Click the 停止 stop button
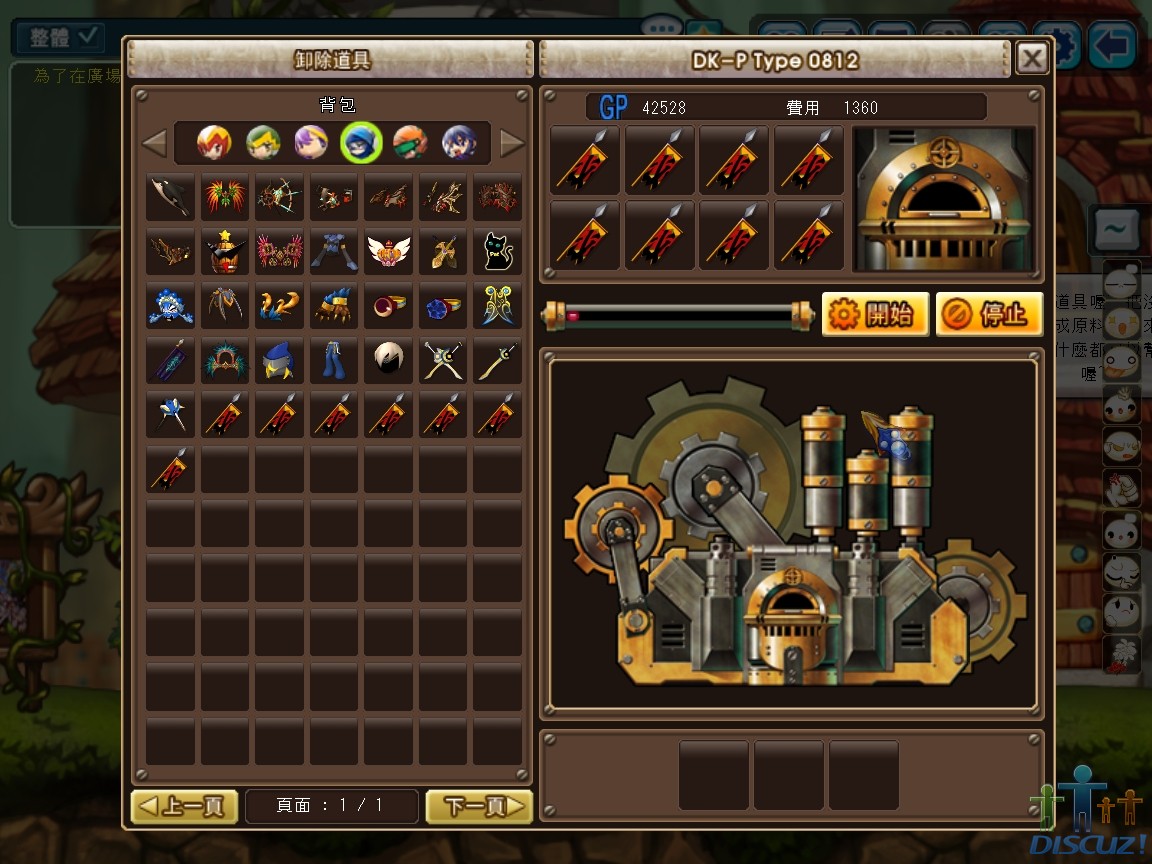The height and width of the screenshot is (864, 1152). coord(990,315)
